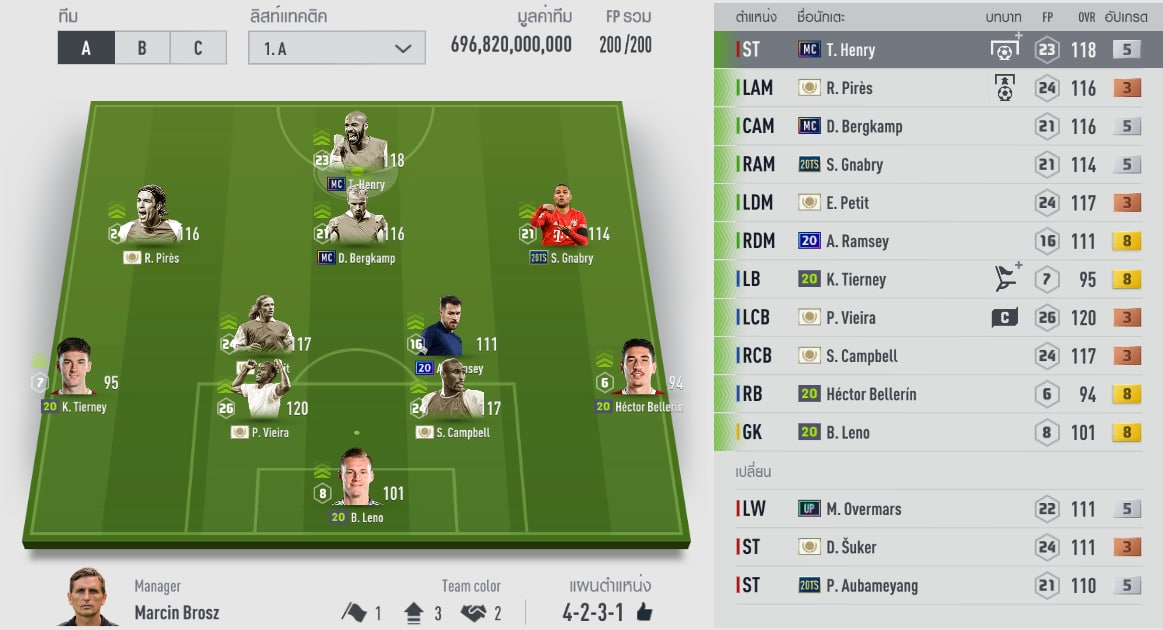Select S. Gnabry RAM list row
The width and height of the screenshot is (1163, 630).
938,165
